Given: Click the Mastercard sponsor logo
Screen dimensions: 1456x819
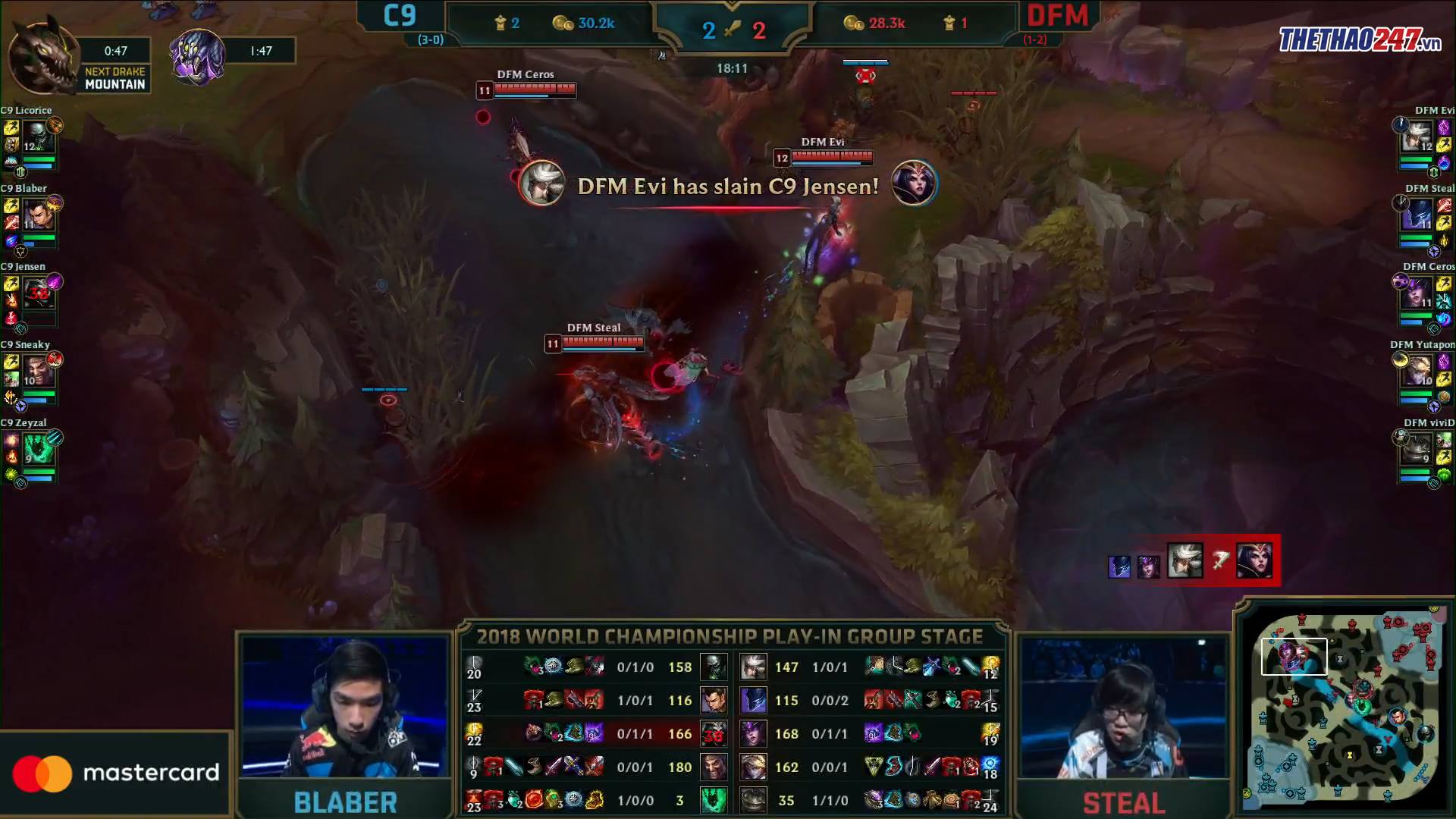Looking at the screenshot, I should 115,773.
